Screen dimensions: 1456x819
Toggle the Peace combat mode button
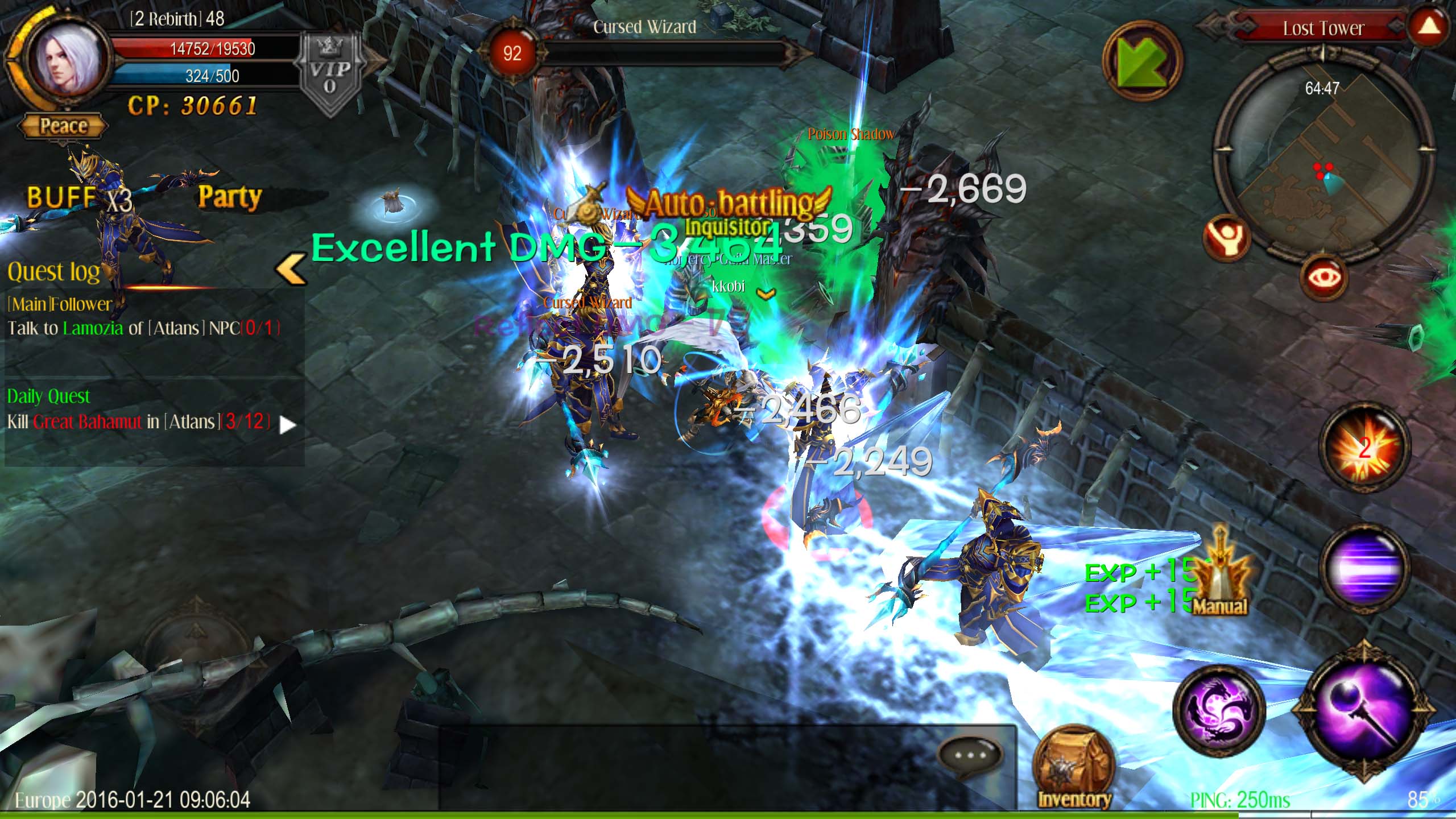click(63, 126)
